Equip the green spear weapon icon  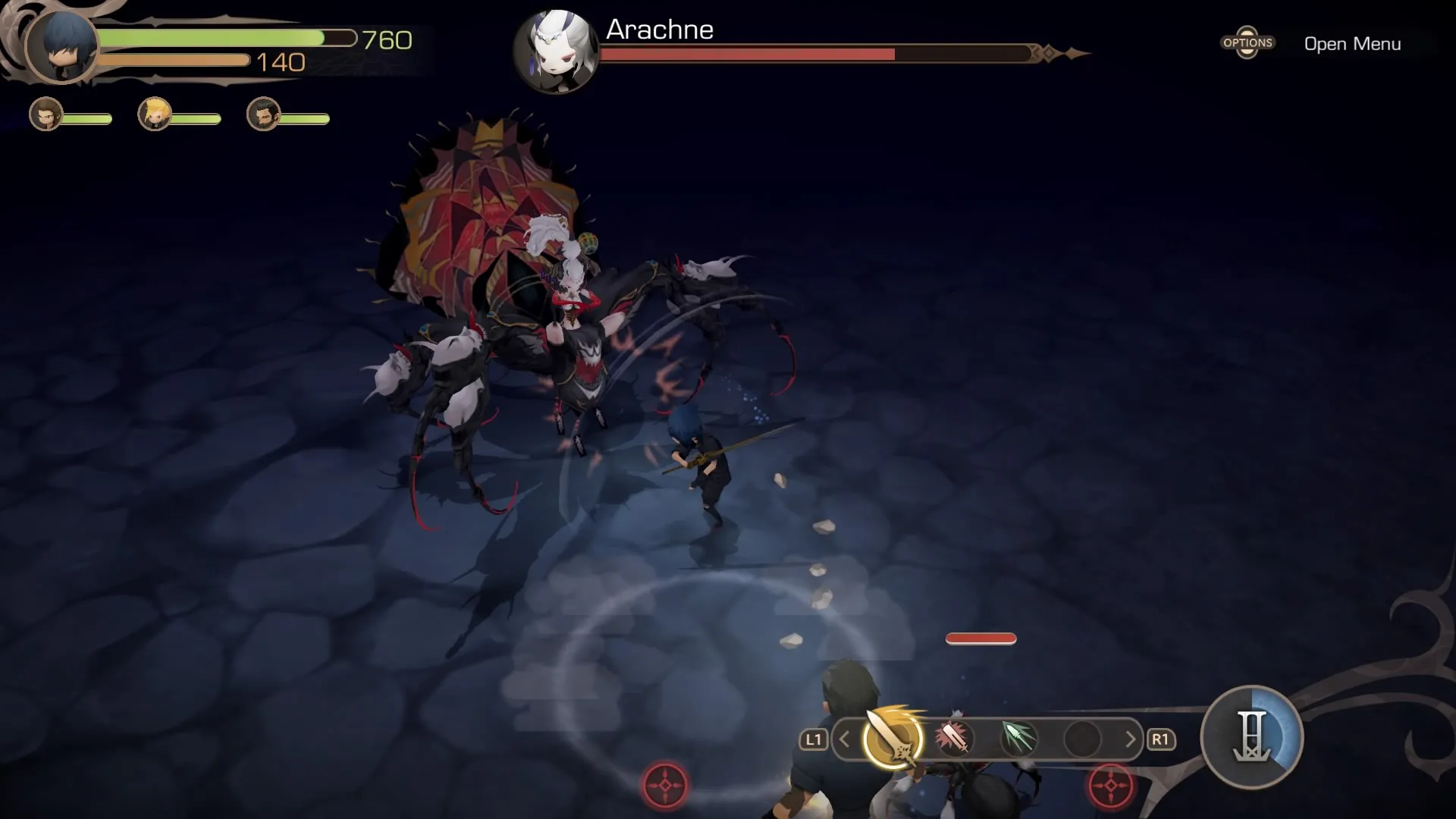(x=1018, y=738)
